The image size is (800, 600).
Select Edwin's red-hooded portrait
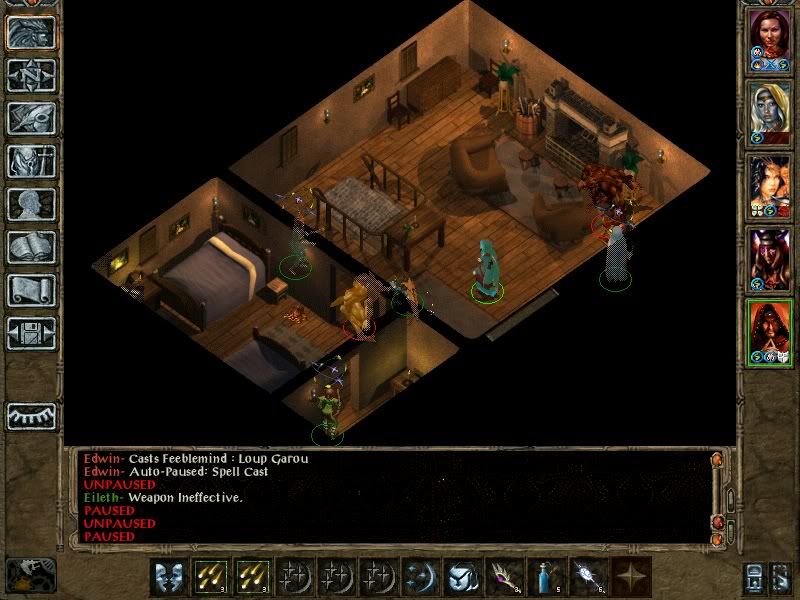coord(770,333)
